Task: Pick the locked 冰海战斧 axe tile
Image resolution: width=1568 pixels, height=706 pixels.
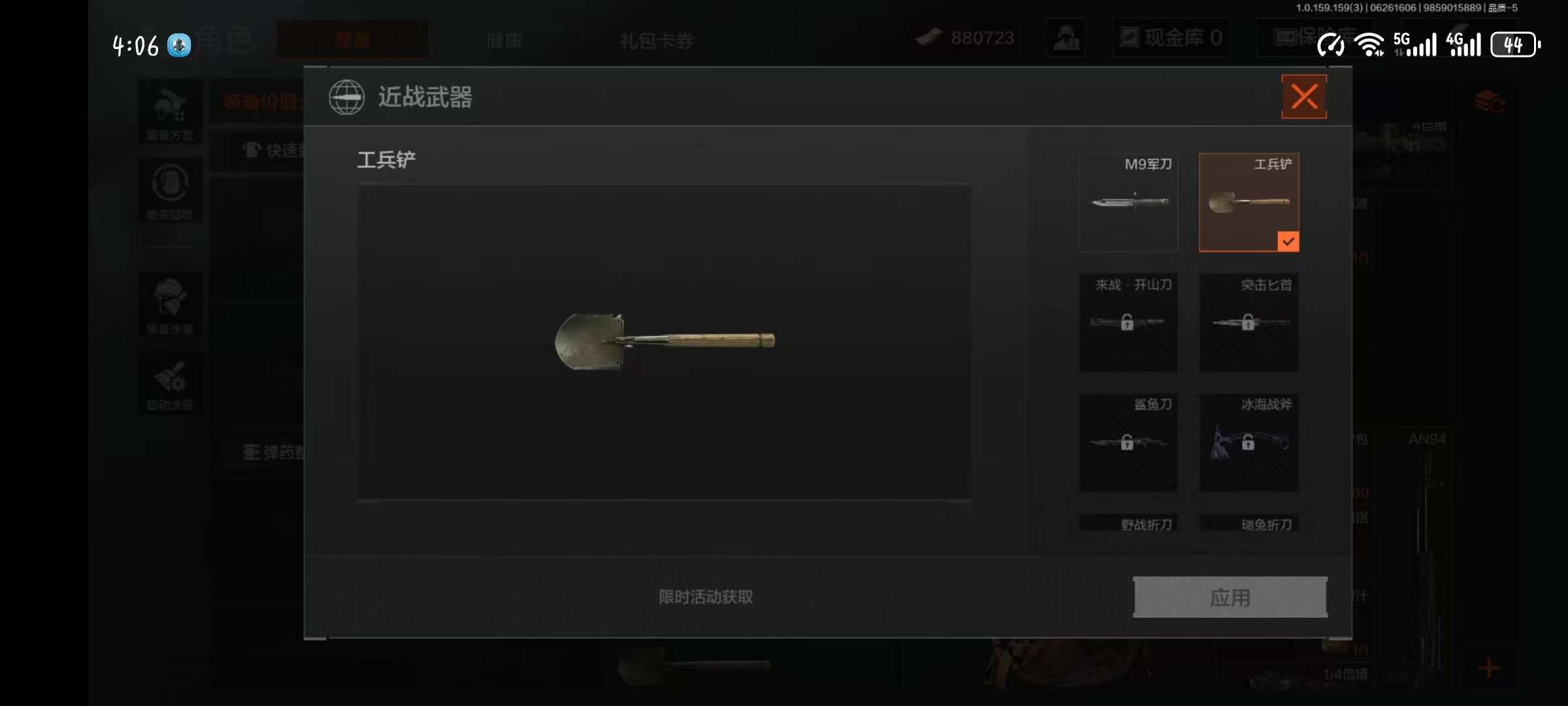Action: click(1249, 443)
